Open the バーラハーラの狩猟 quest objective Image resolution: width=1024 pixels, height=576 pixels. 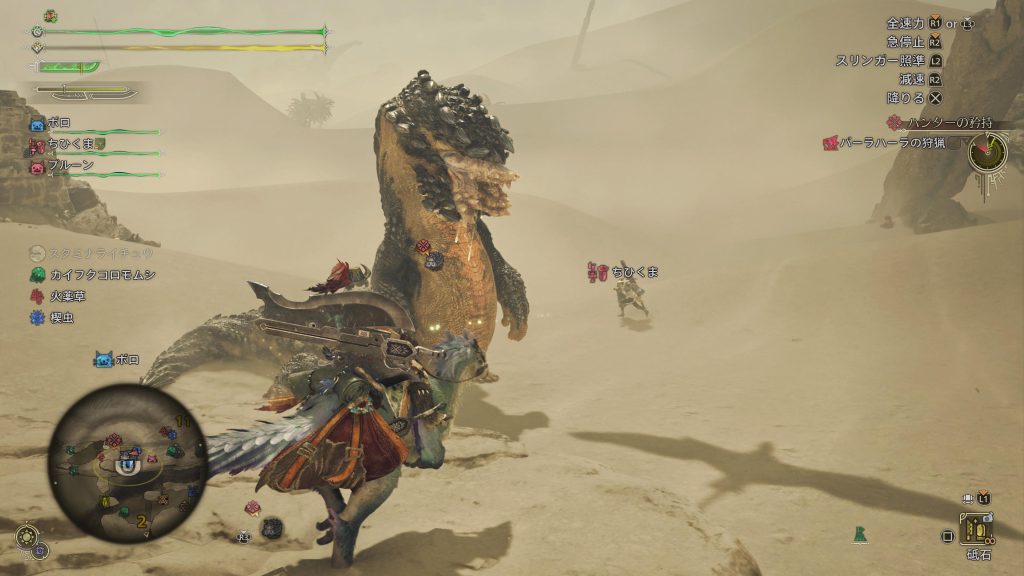click(x=891, y=143)
